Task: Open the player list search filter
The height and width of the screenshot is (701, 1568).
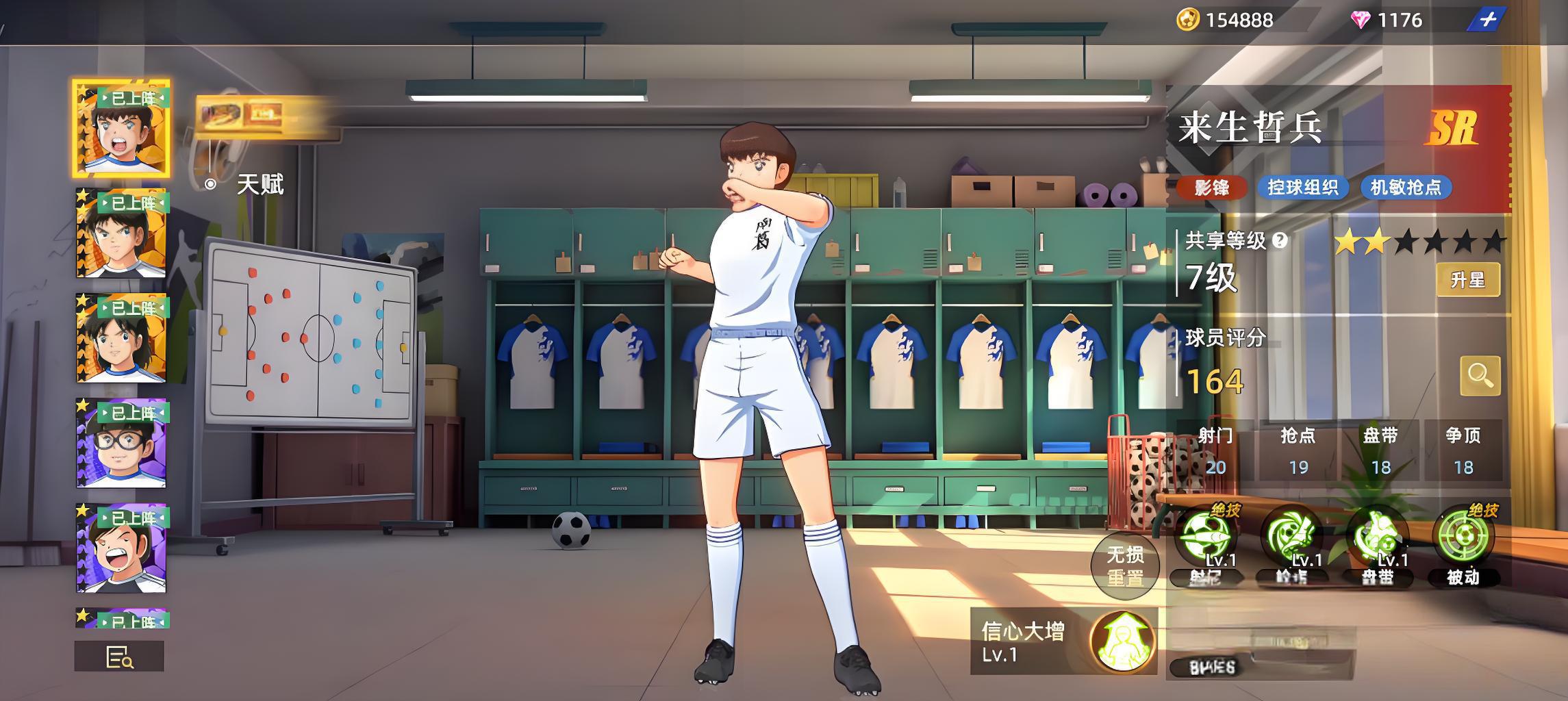Action: coord(119,657)
